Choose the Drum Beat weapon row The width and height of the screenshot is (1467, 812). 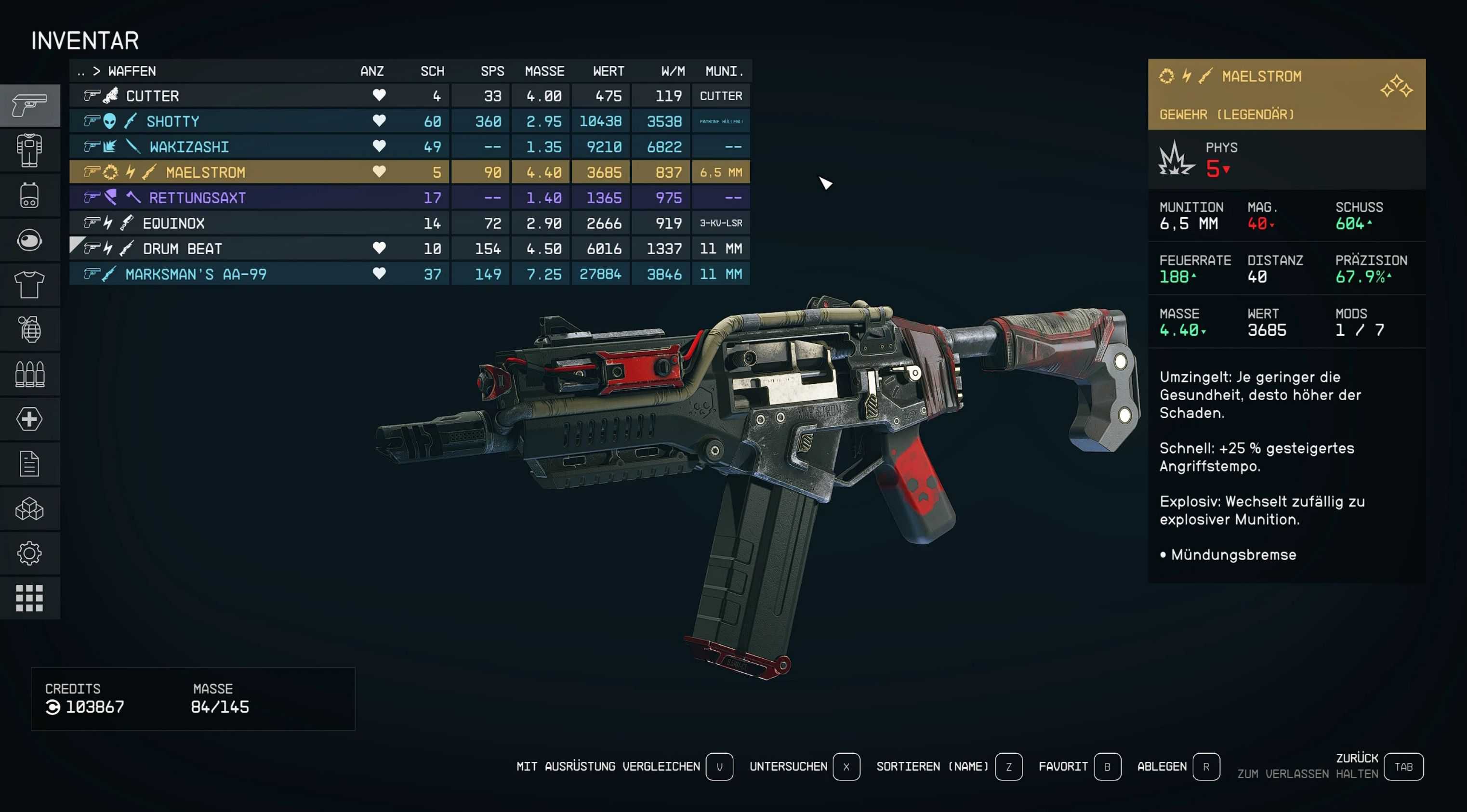pyautogui.click(x=182, y=249)
